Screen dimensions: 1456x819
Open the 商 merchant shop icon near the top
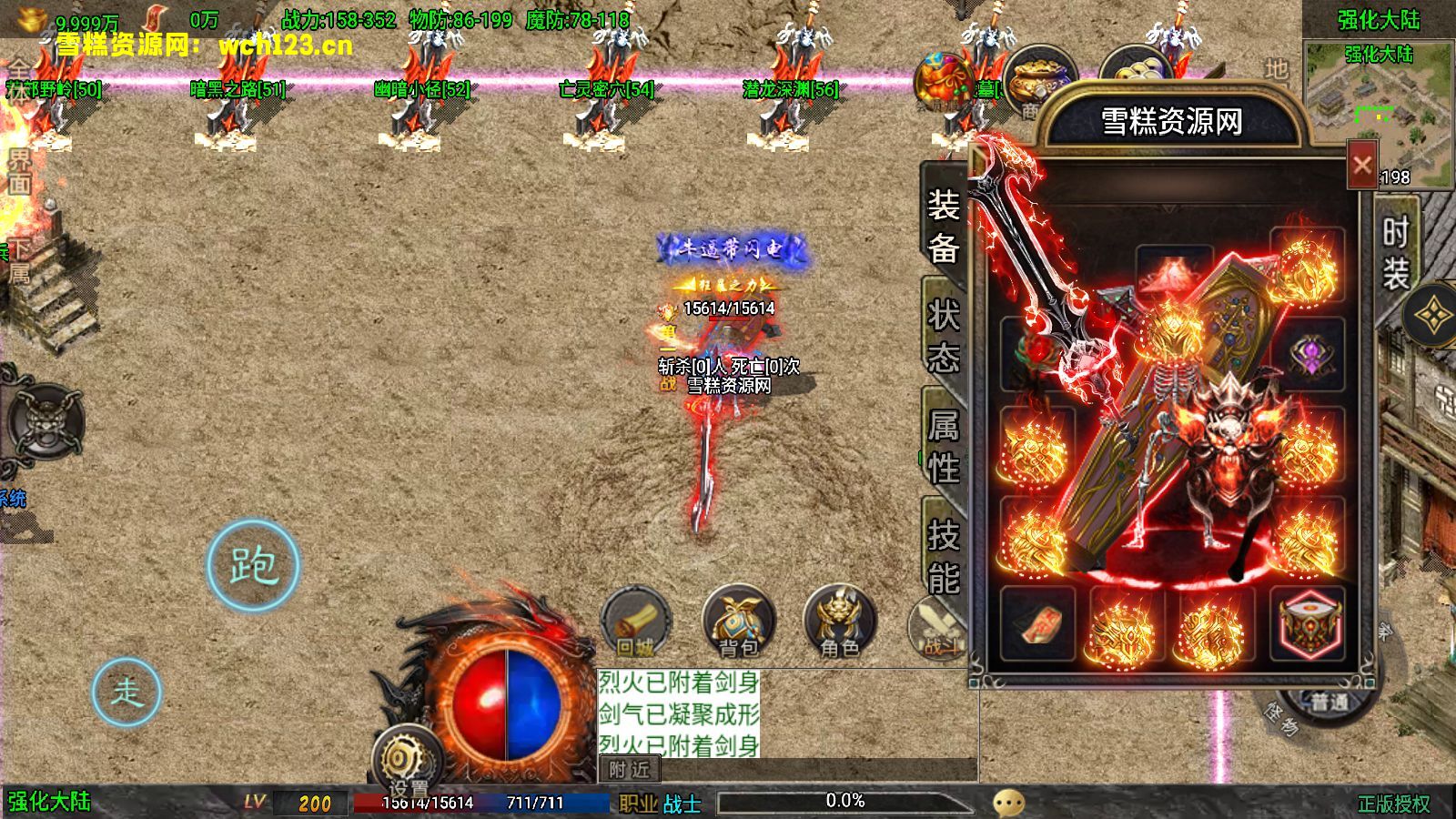(1043, 77)
